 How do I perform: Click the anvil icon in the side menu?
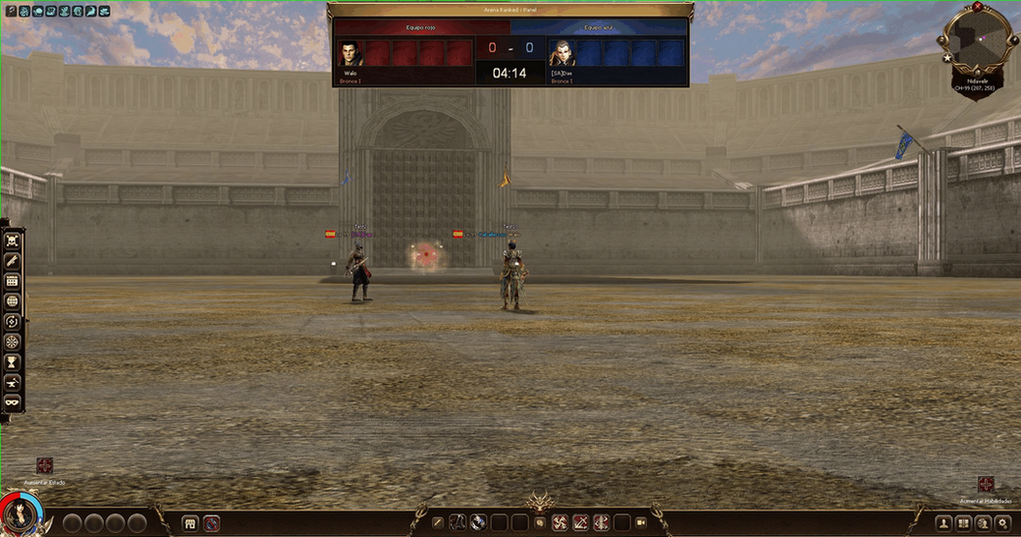tap(13, 381)
